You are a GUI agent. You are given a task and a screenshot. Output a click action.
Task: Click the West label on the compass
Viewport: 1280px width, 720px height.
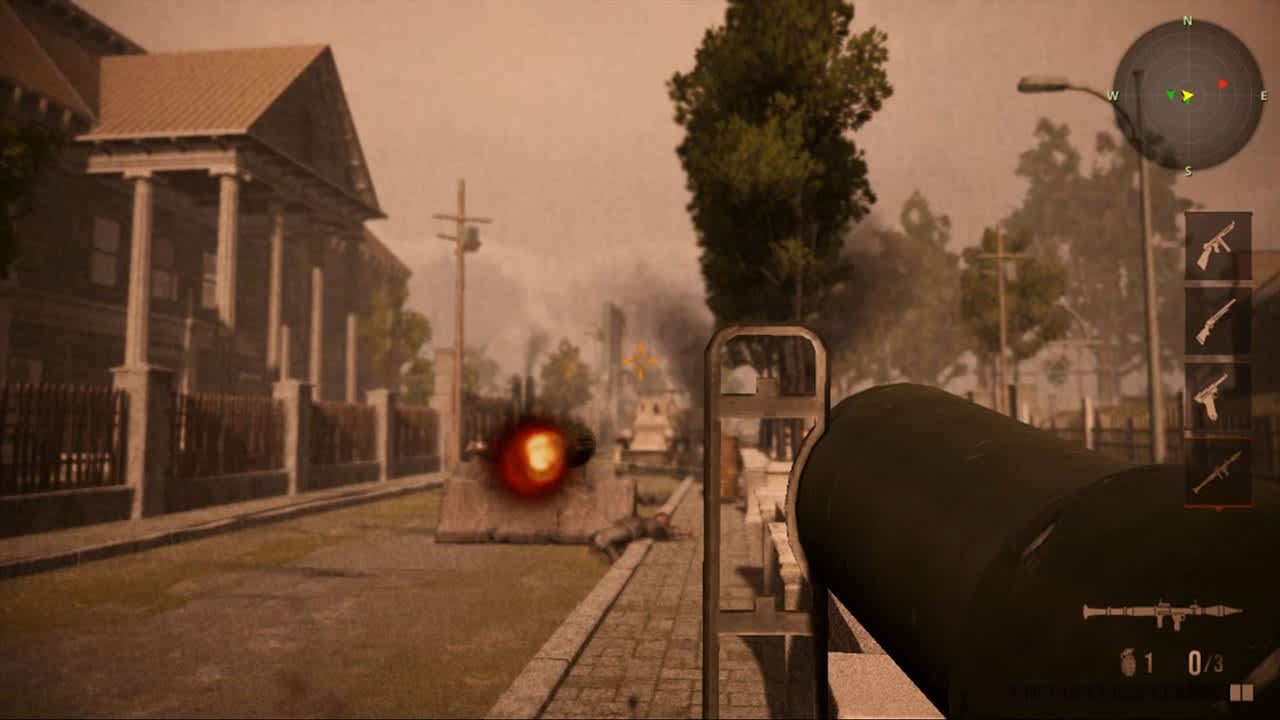coord(1114,95)
